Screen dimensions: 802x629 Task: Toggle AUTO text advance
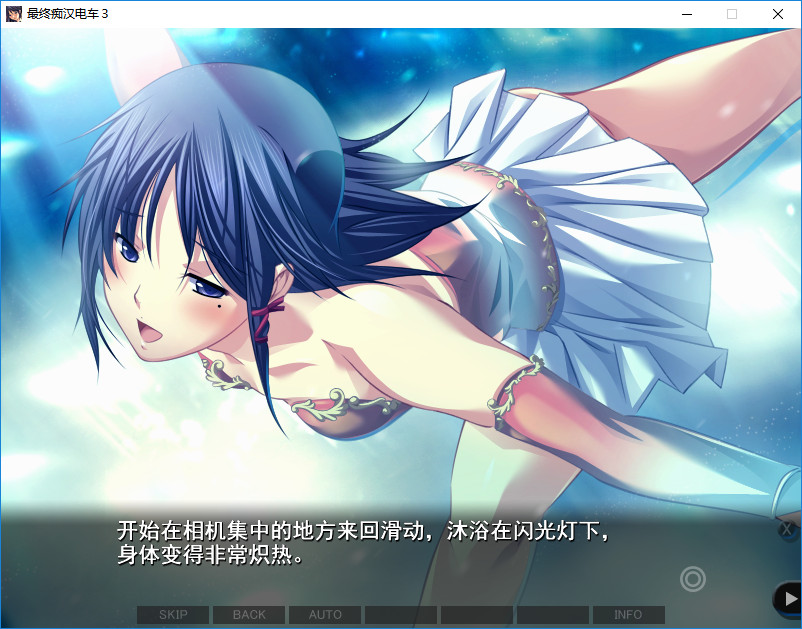pyautogui.click(x=325, y=615)
